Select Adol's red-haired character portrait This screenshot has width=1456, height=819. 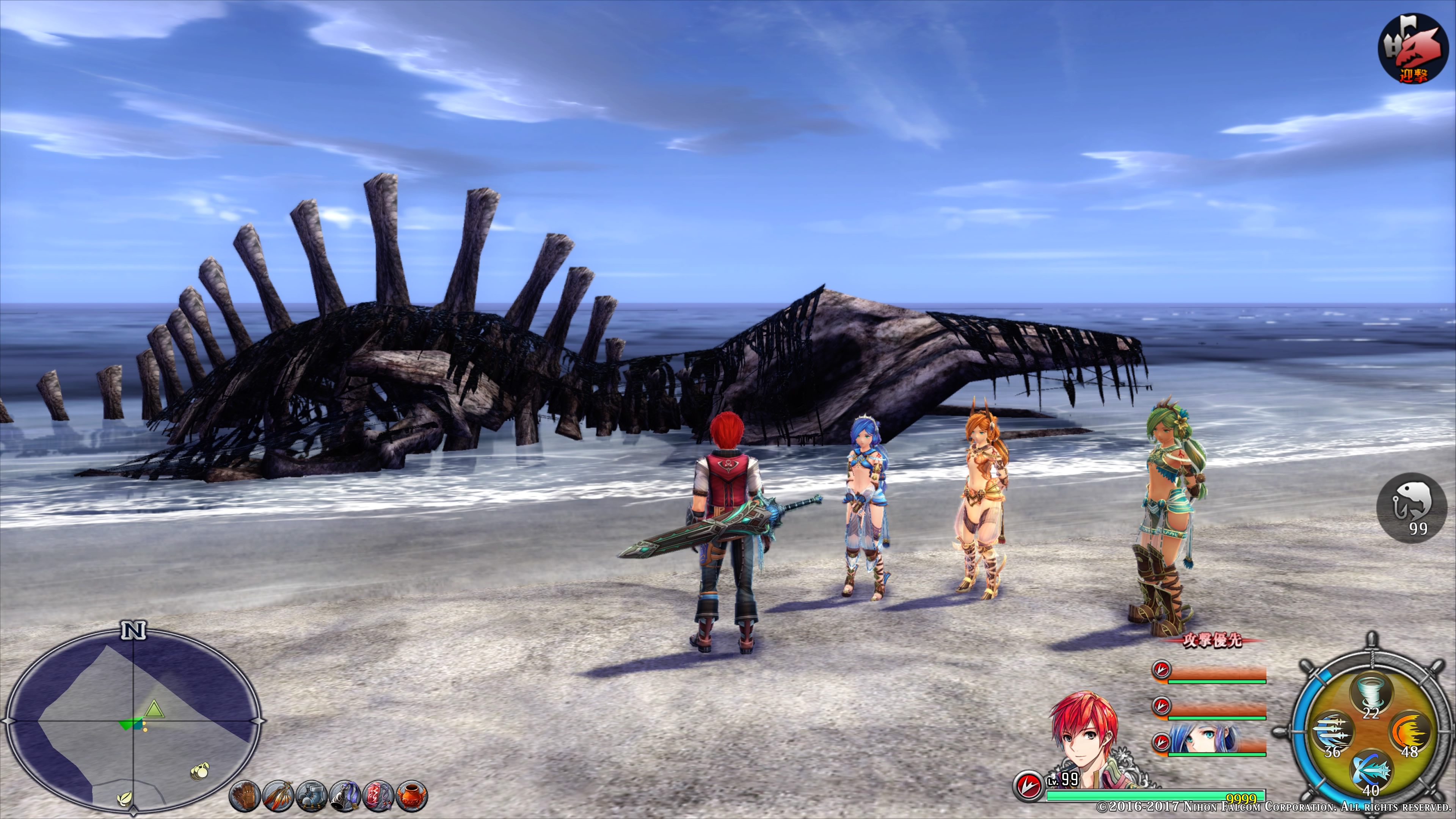click(1085, 737)
